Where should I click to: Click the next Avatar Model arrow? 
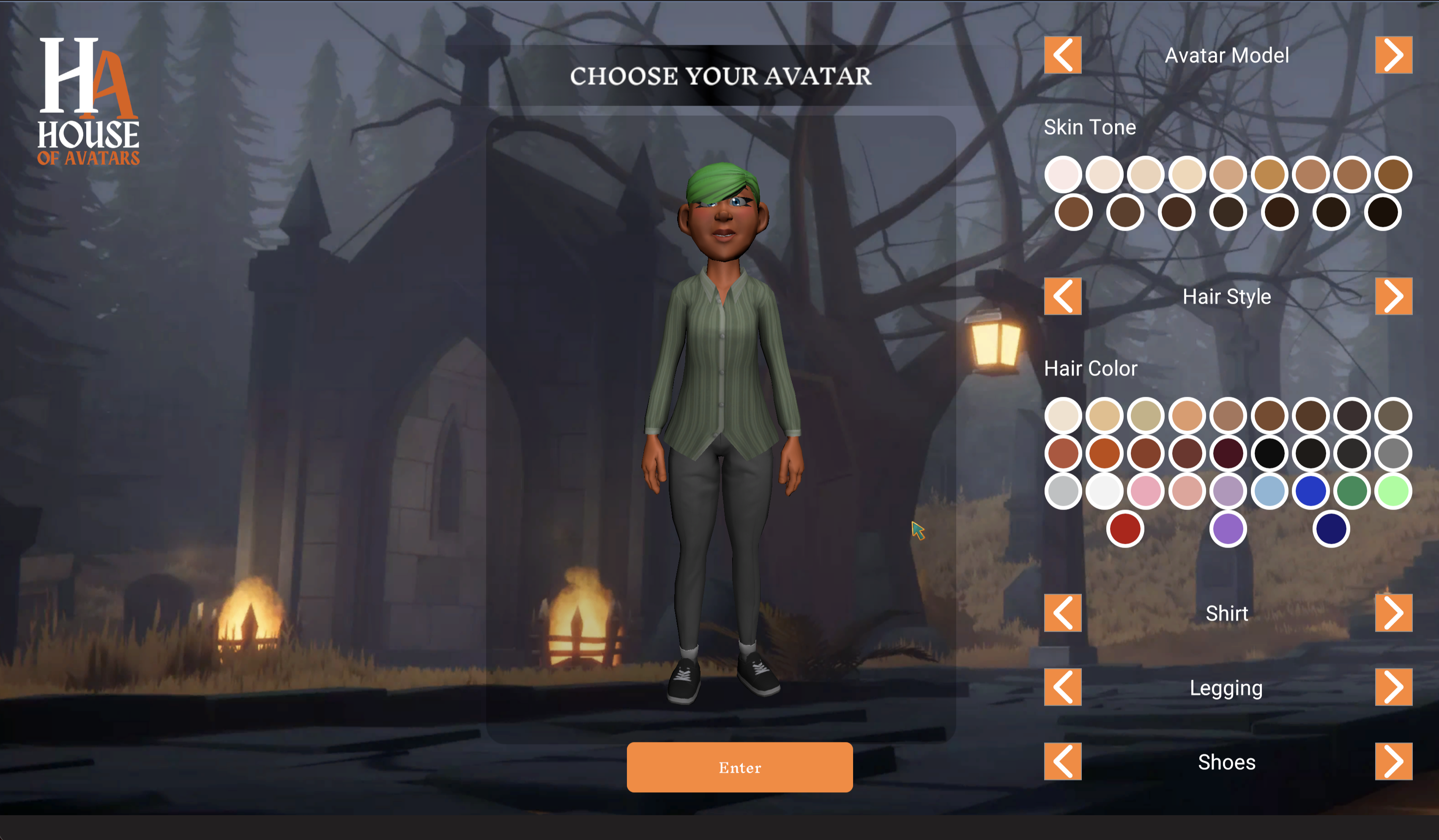pyautogui.click(x=1394, y=55)
